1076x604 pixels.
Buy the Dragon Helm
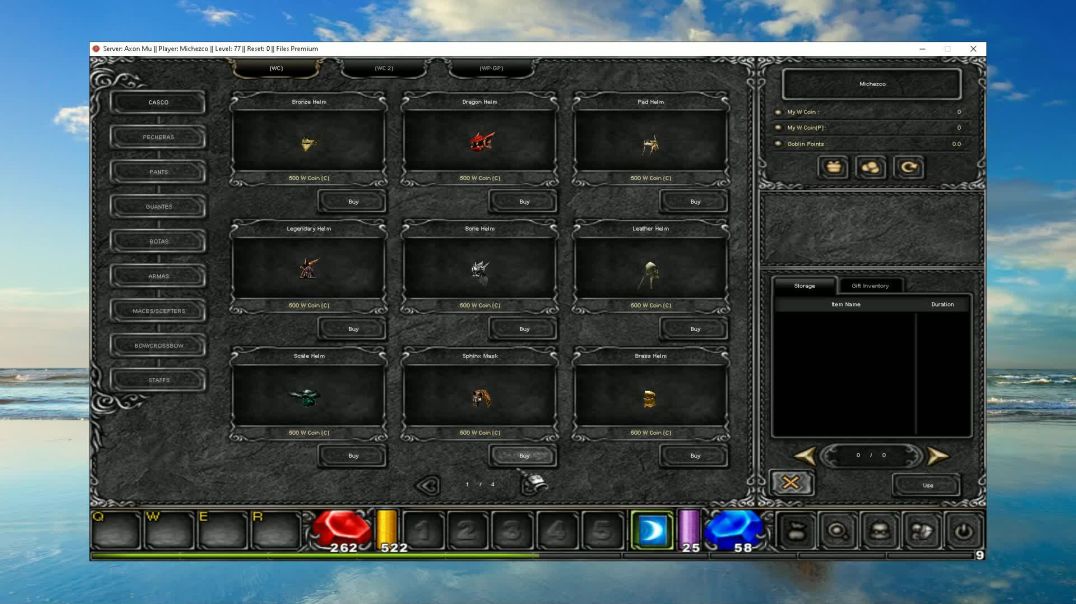tap(524, 202)
